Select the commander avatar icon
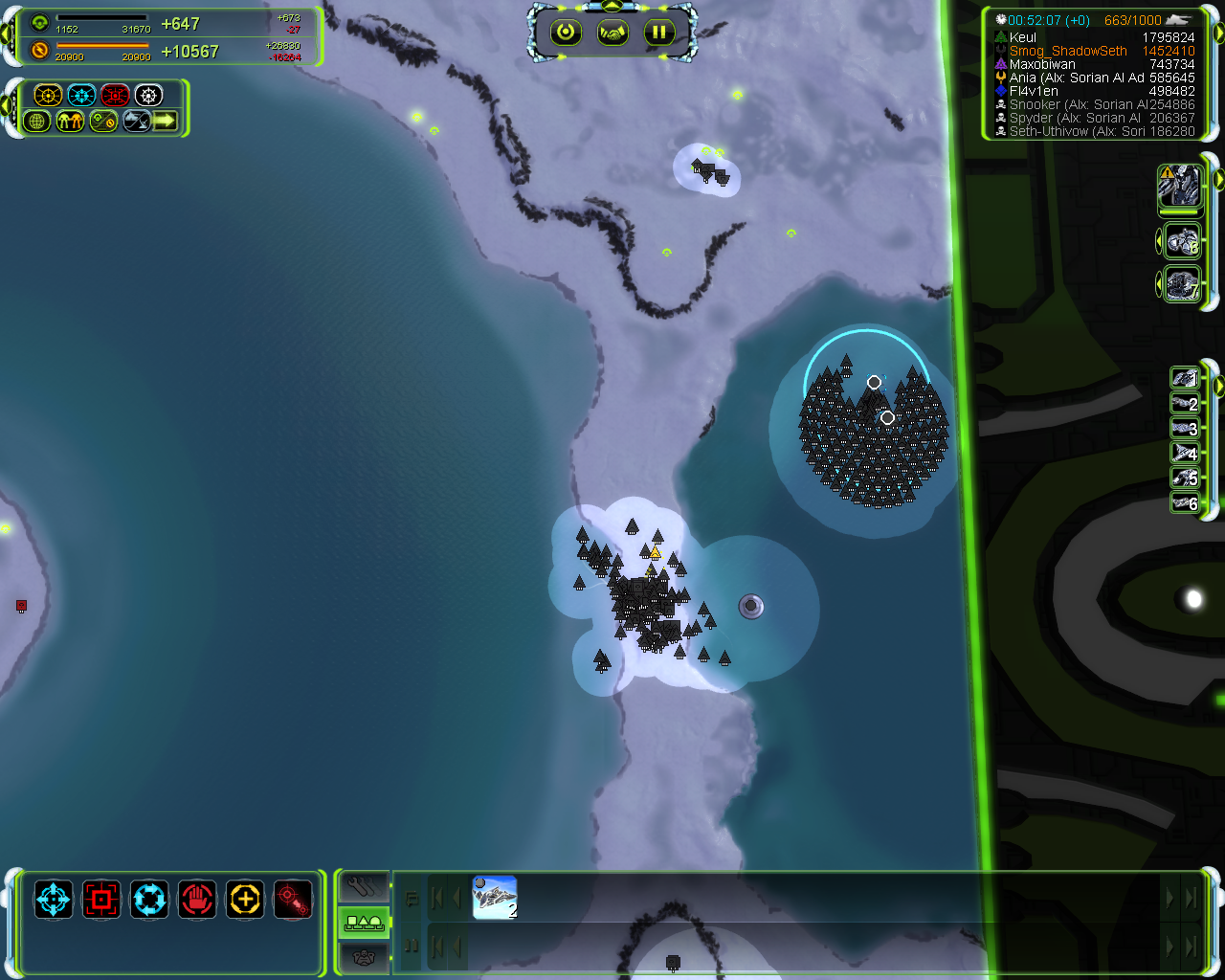 1180,186
